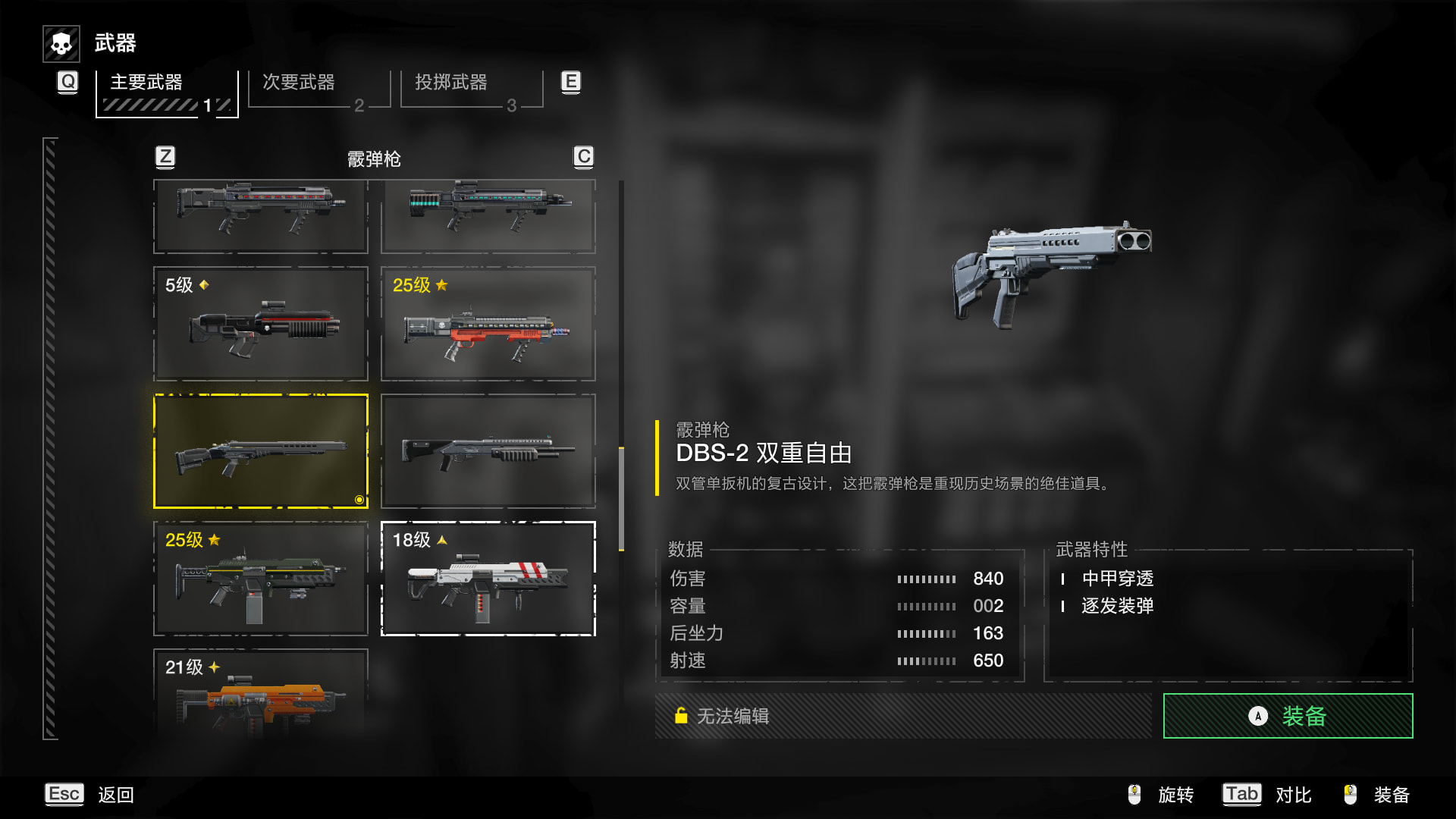Select the yellow-highlighted equipped shotgun tile

tap(261, 451)
